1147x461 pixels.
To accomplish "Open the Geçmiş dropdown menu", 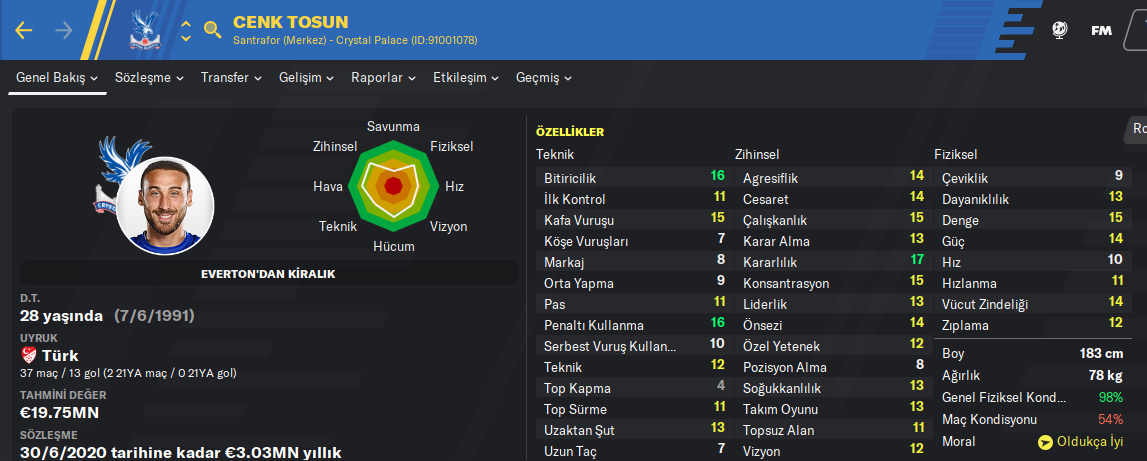I will tap(544, 78).
